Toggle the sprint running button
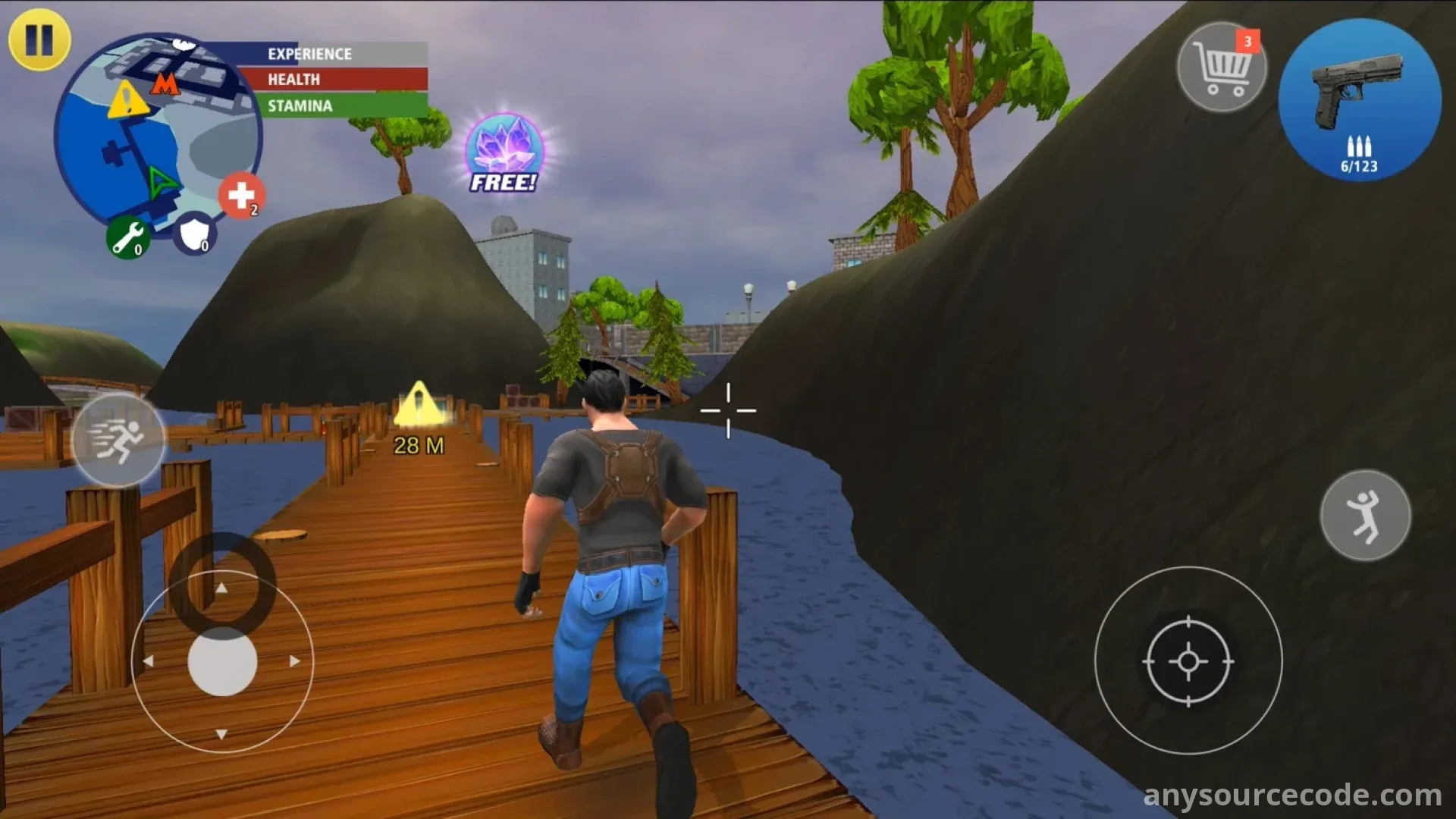This screenshot has width=1456, height=819. click(118, 440)
